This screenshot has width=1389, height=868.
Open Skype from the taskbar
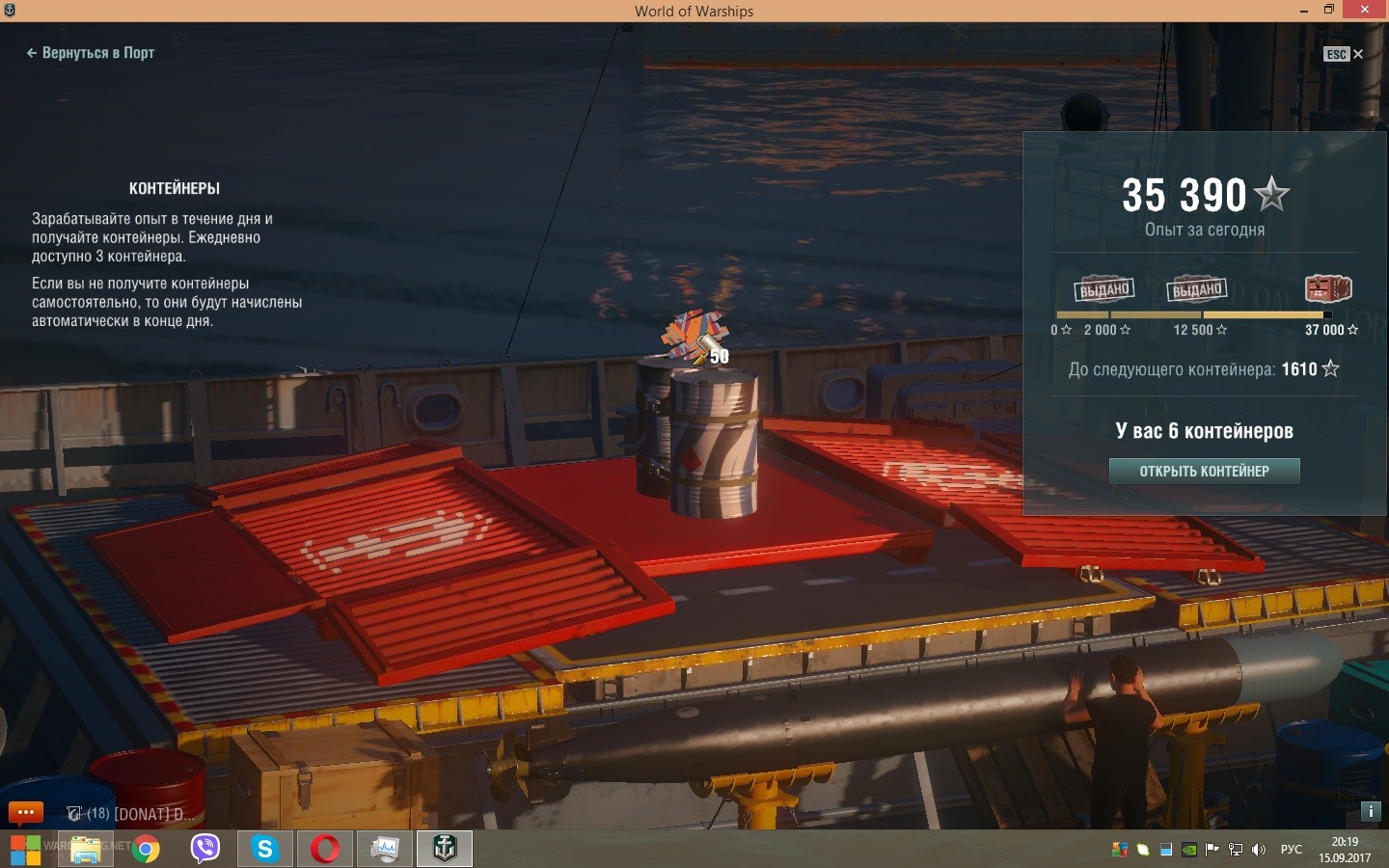click(x=264, y=849)
